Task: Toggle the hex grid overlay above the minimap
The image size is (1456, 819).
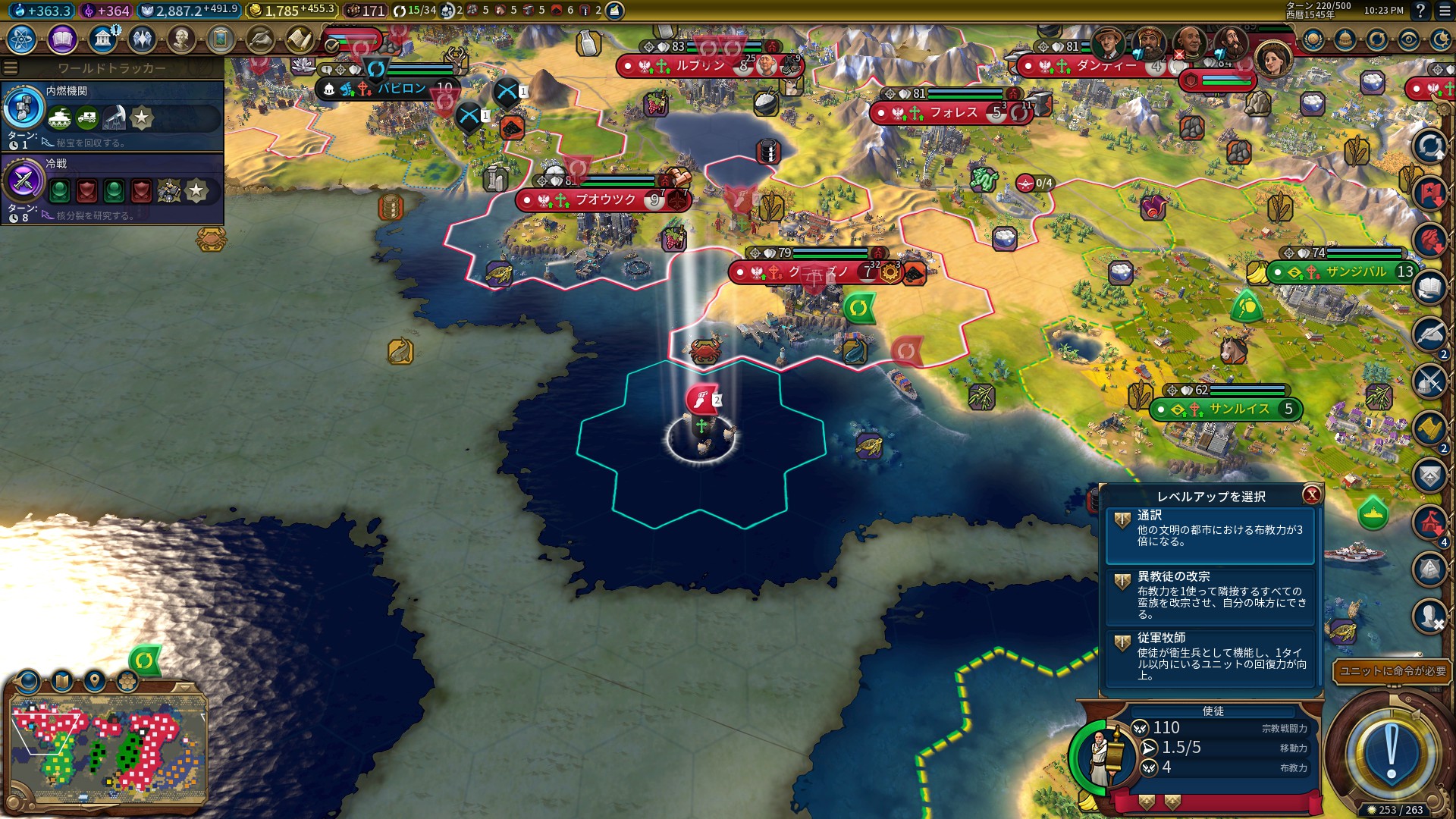Action: tap(127, 681)
